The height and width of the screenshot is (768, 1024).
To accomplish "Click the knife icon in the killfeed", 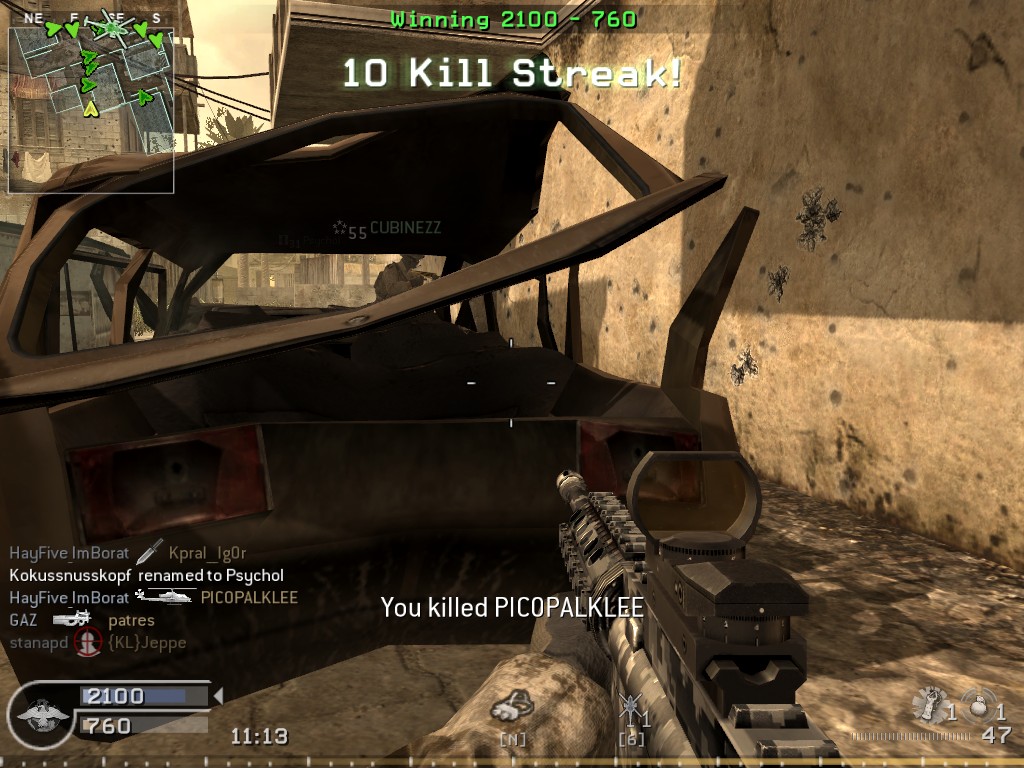I will pos(148,551).
